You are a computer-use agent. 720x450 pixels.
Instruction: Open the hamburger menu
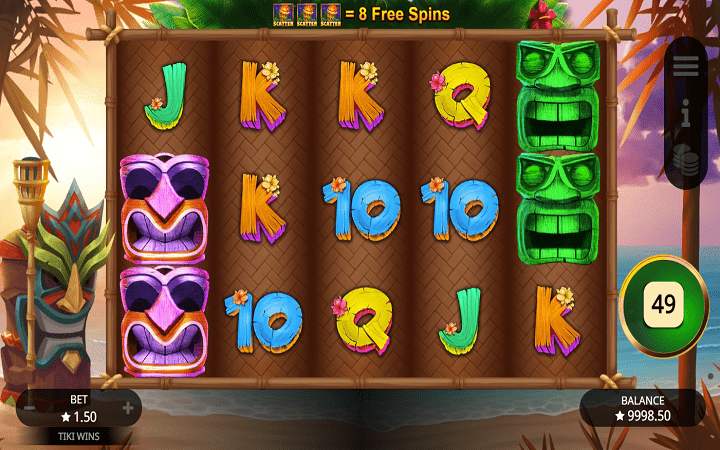685,66
